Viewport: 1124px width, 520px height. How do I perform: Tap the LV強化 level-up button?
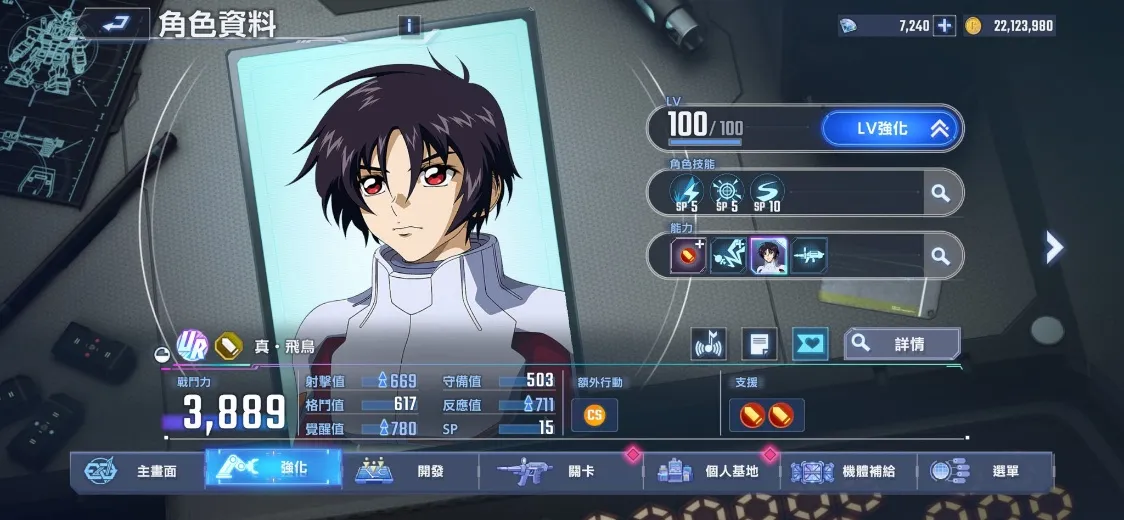tap(890, 128)
